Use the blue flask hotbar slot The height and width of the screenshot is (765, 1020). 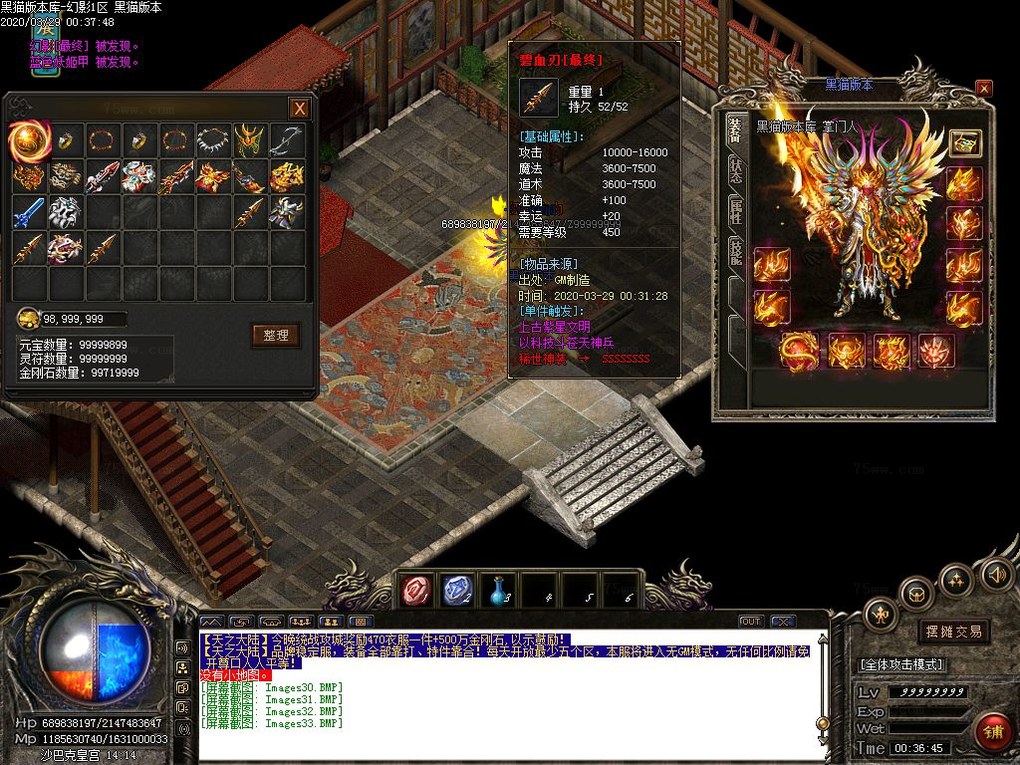(x=498, y=591)
